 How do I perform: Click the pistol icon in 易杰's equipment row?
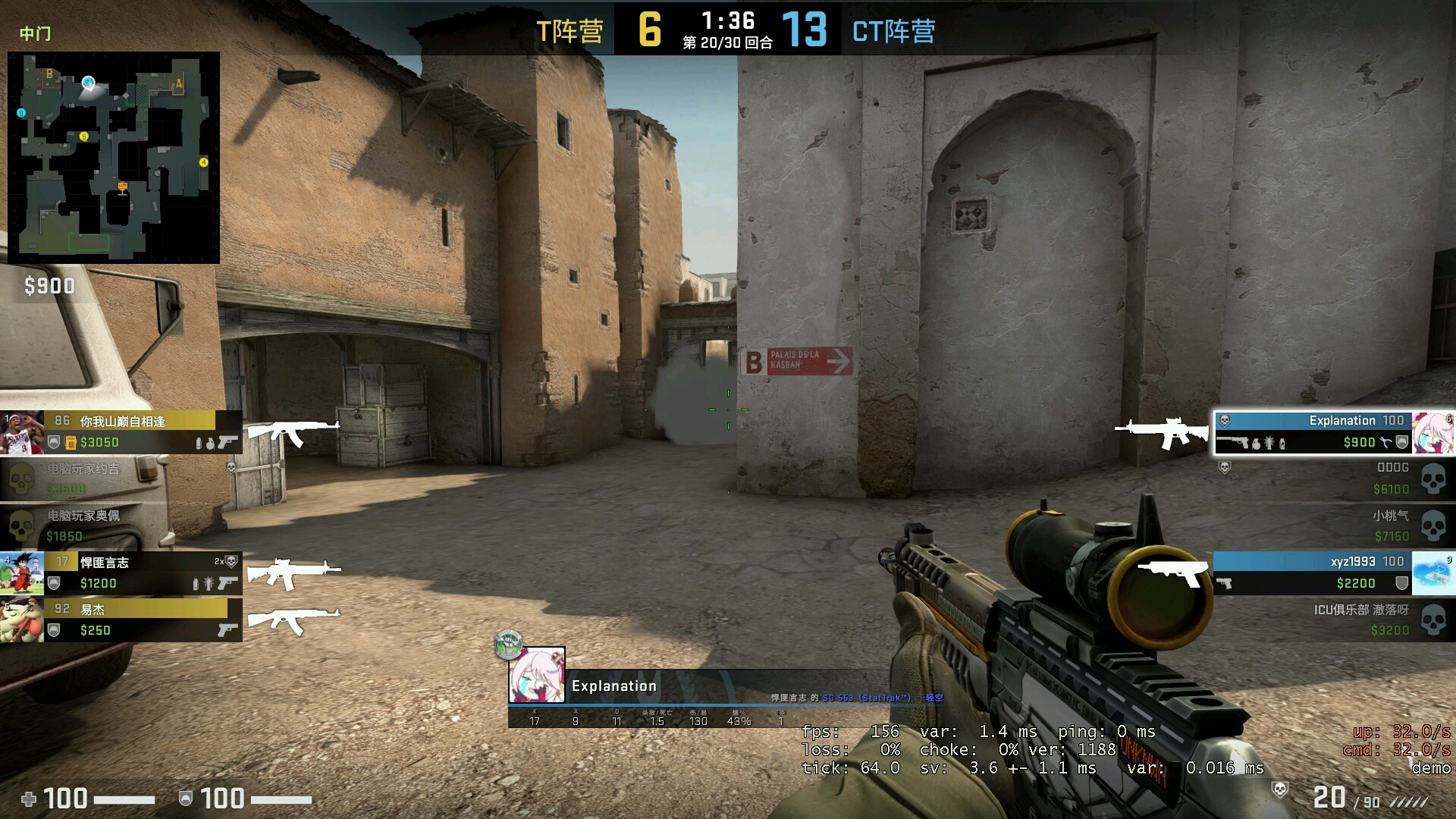pyautogui.click(x=227, y=630)
